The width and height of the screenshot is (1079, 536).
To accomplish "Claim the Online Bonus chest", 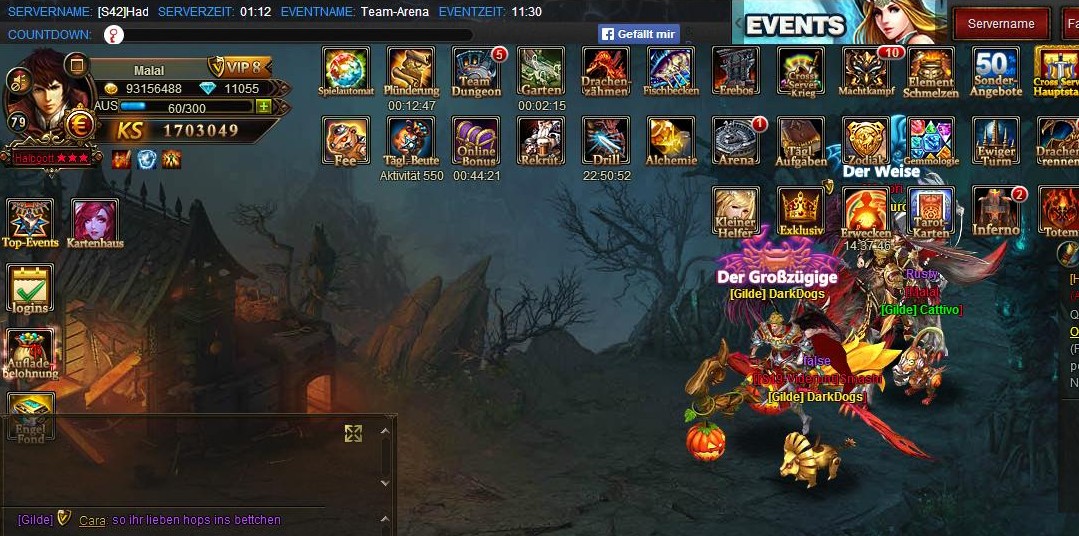I will [x=476, y=140].
